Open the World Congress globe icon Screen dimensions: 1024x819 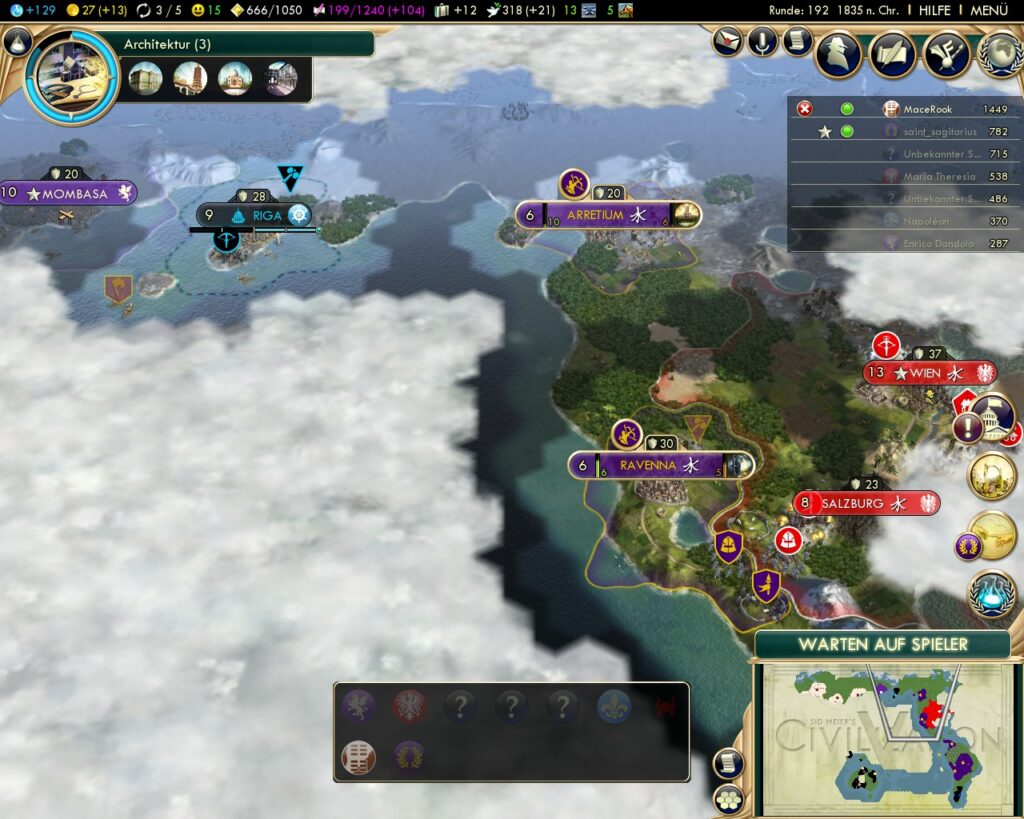pyautogui.click(x=1000, y=54)
